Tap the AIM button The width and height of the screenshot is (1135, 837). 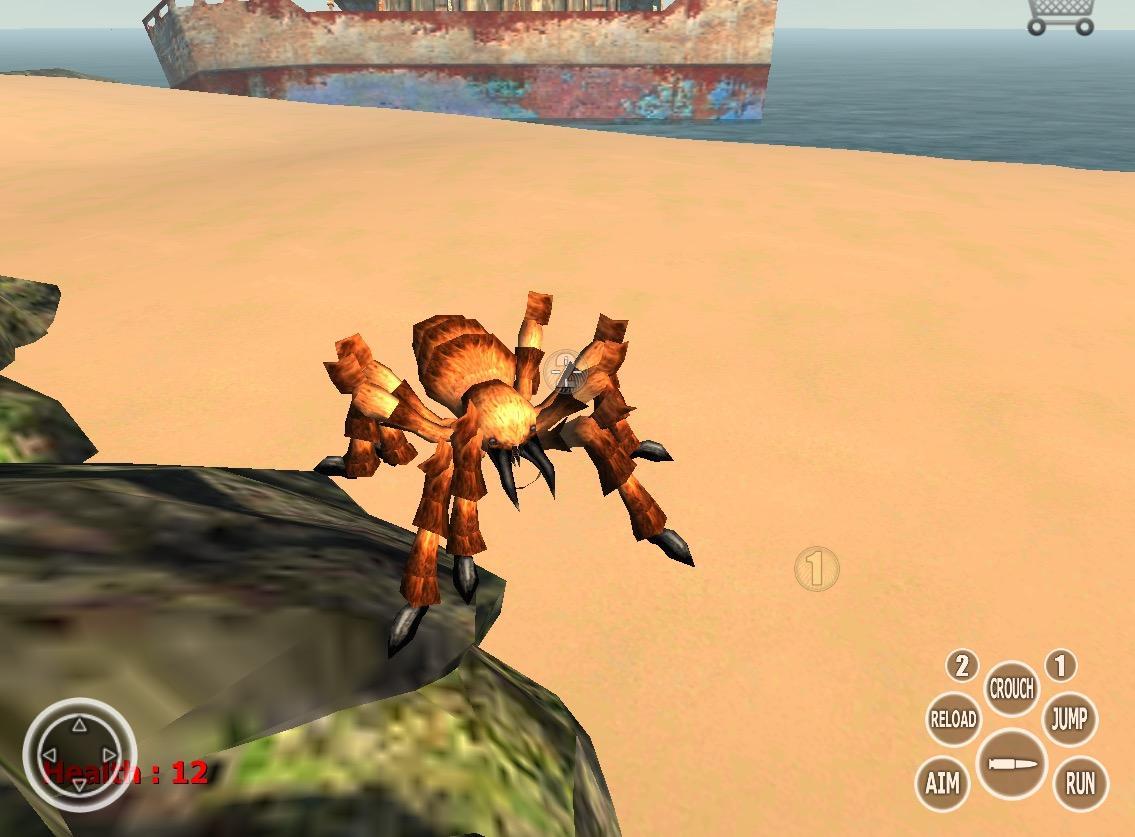pos(942,782)
